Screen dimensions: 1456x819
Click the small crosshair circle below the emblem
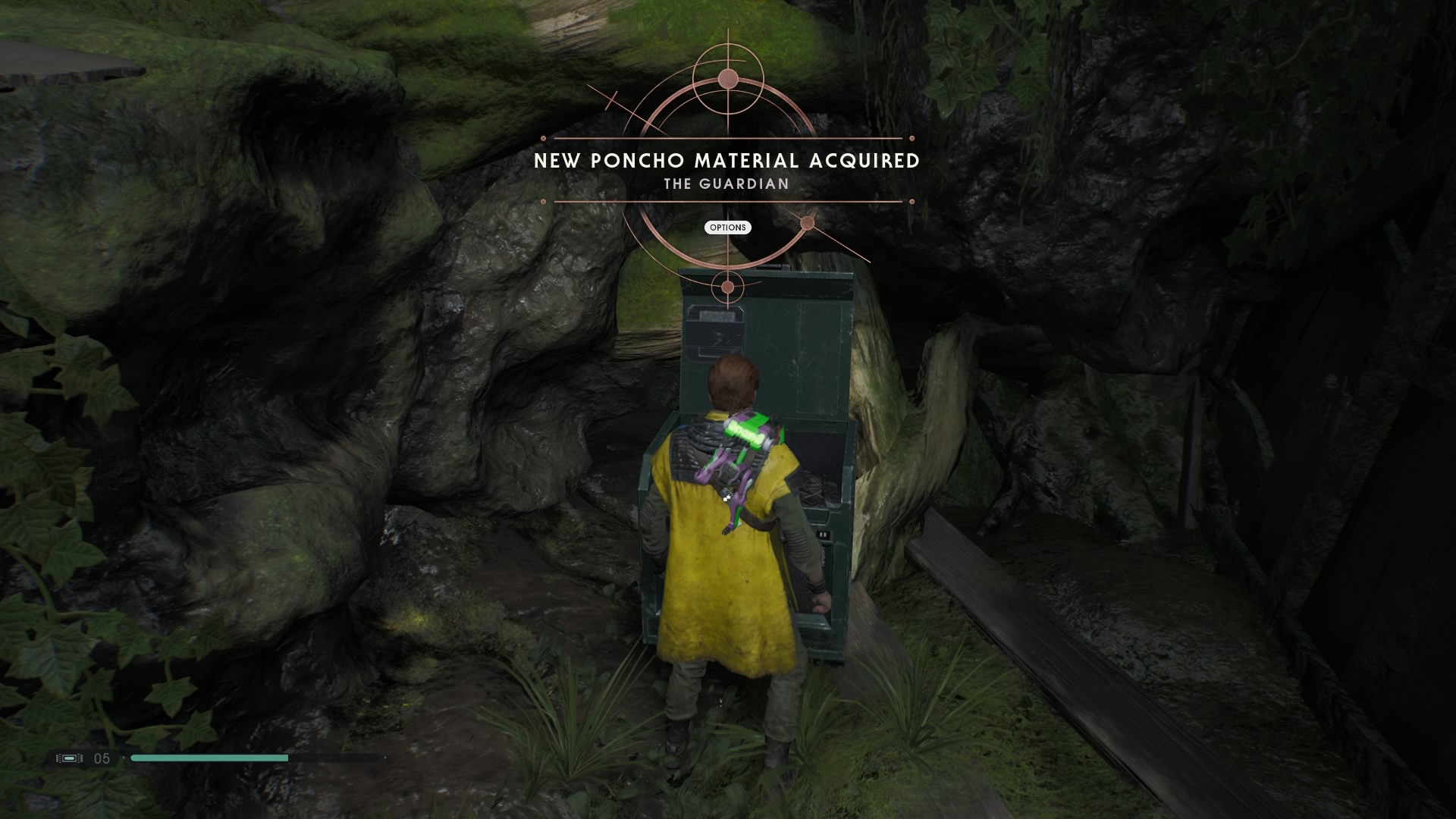click(x=726, y=285)
